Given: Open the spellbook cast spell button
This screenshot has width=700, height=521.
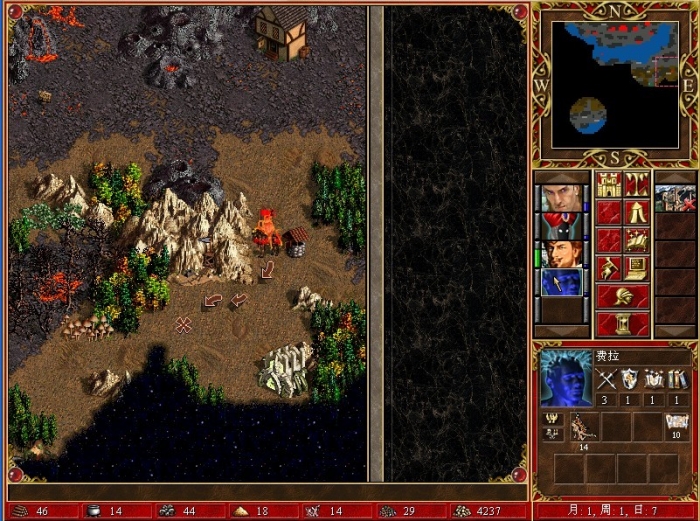Looking at the screenshot, I should coord(636,241).
